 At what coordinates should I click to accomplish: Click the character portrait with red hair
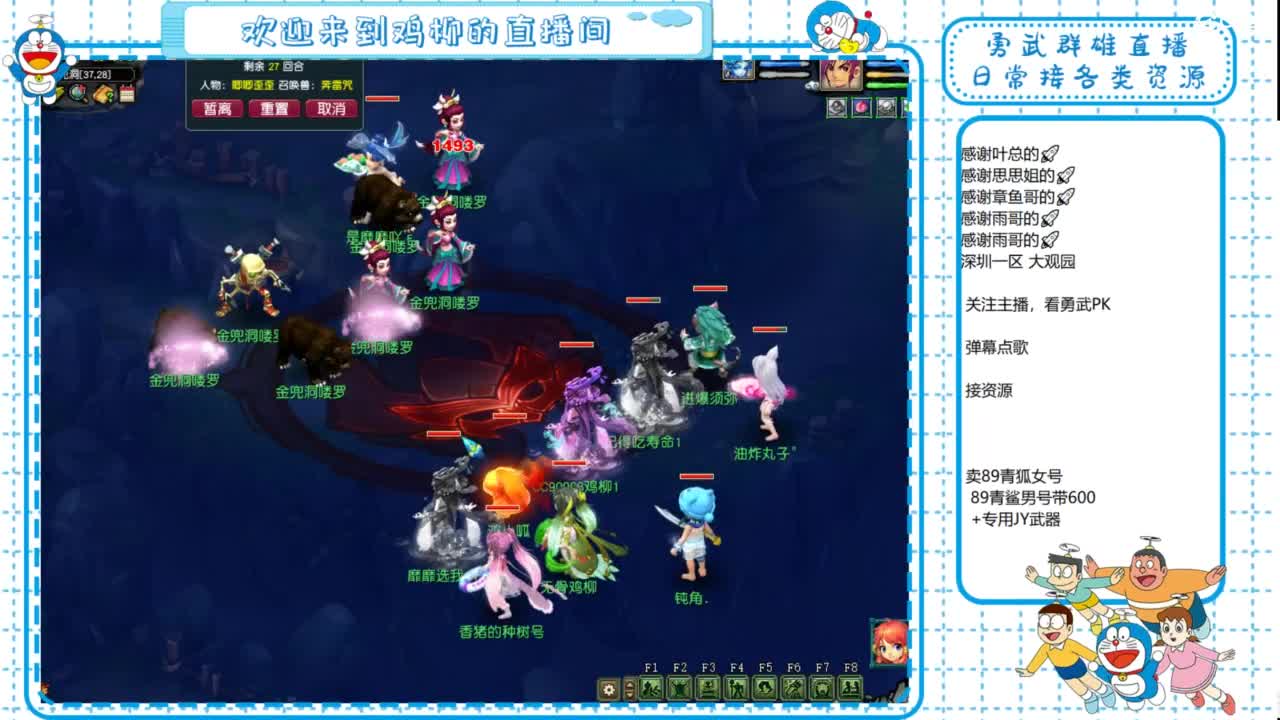(x=841, y=75)
